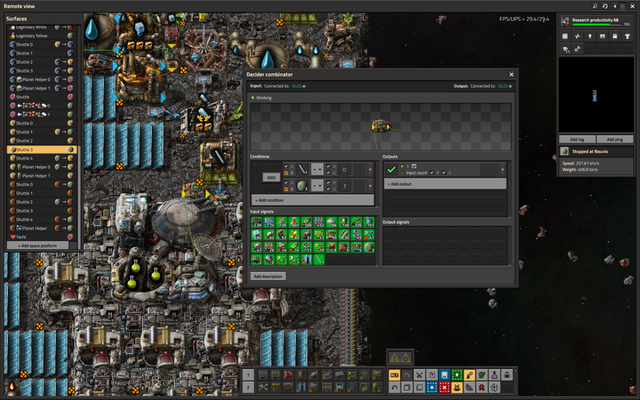This screenshot has width=640, height=400.
Task: Toggle the AND condition operator button
Action: tap(271, 177)
